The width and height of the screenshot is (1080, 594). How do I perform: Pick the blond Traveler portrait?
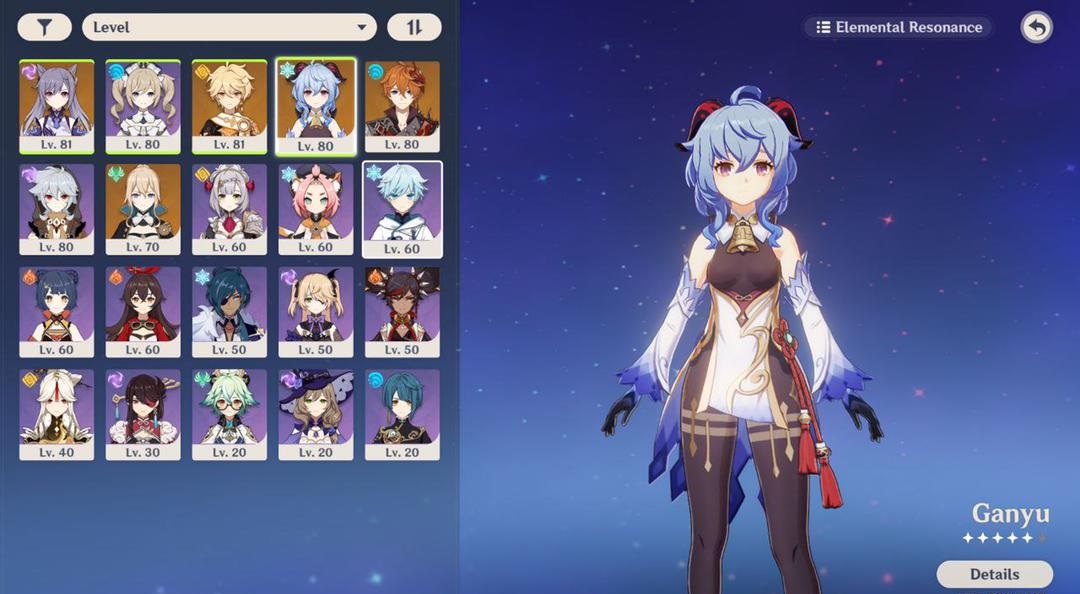coord(230,105)
